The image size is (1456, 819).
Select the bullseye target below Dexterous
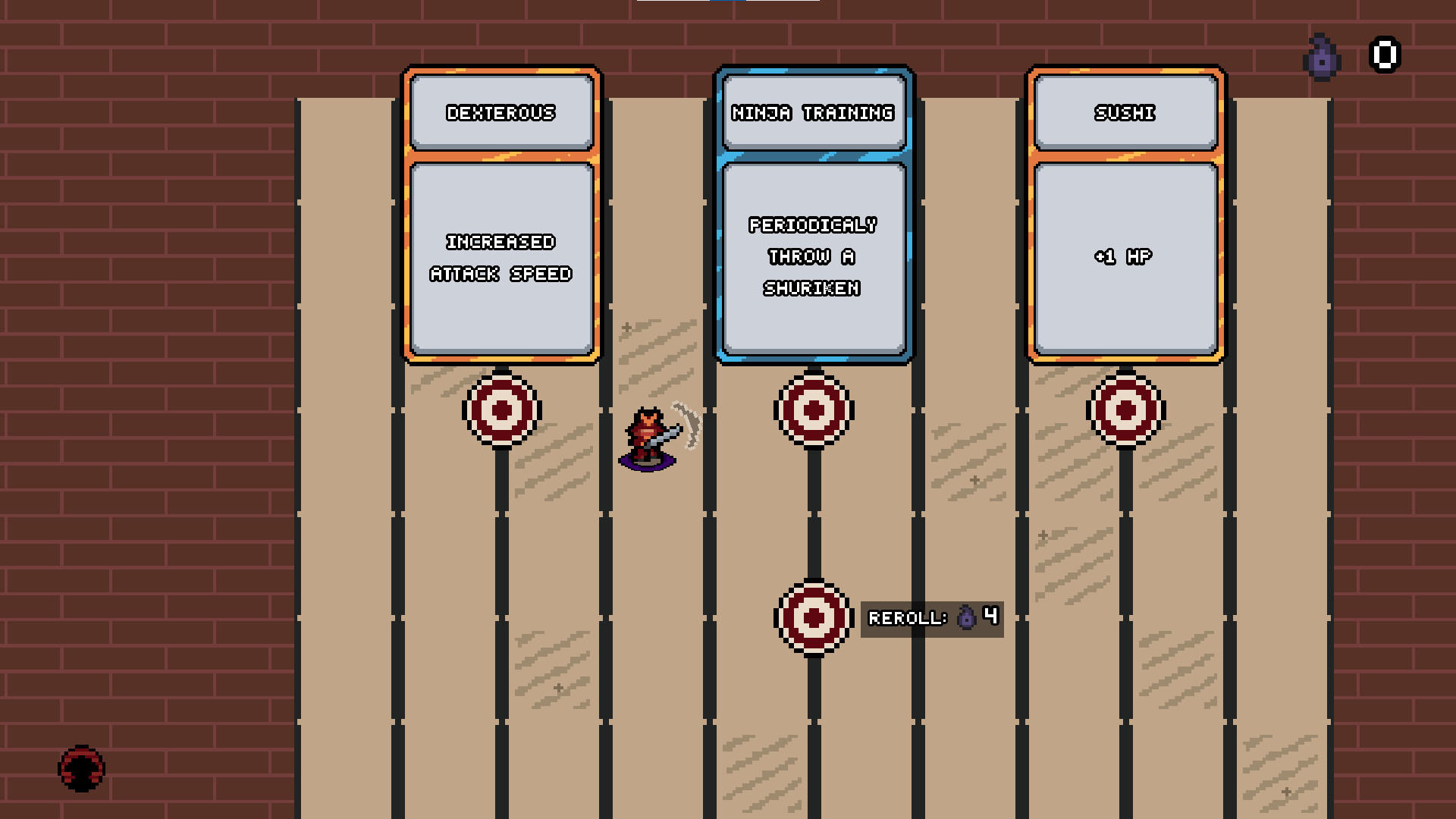pyautogui.click(x=502, y=411)
